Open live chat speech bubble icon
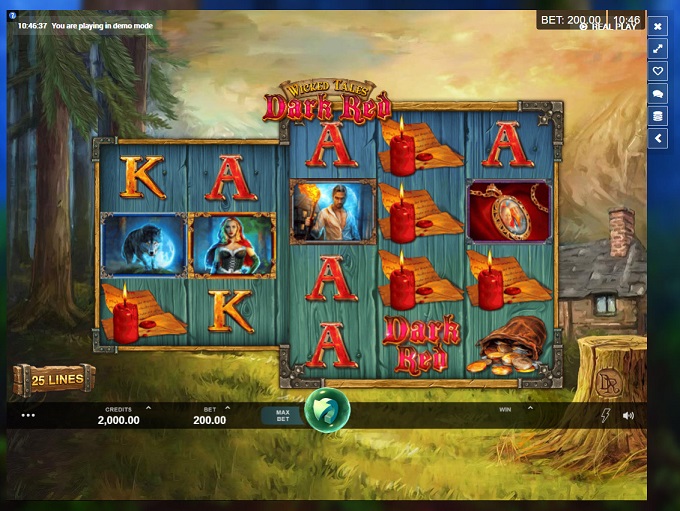680x511 pixels. pyautogui.click(x=658, y=94)
